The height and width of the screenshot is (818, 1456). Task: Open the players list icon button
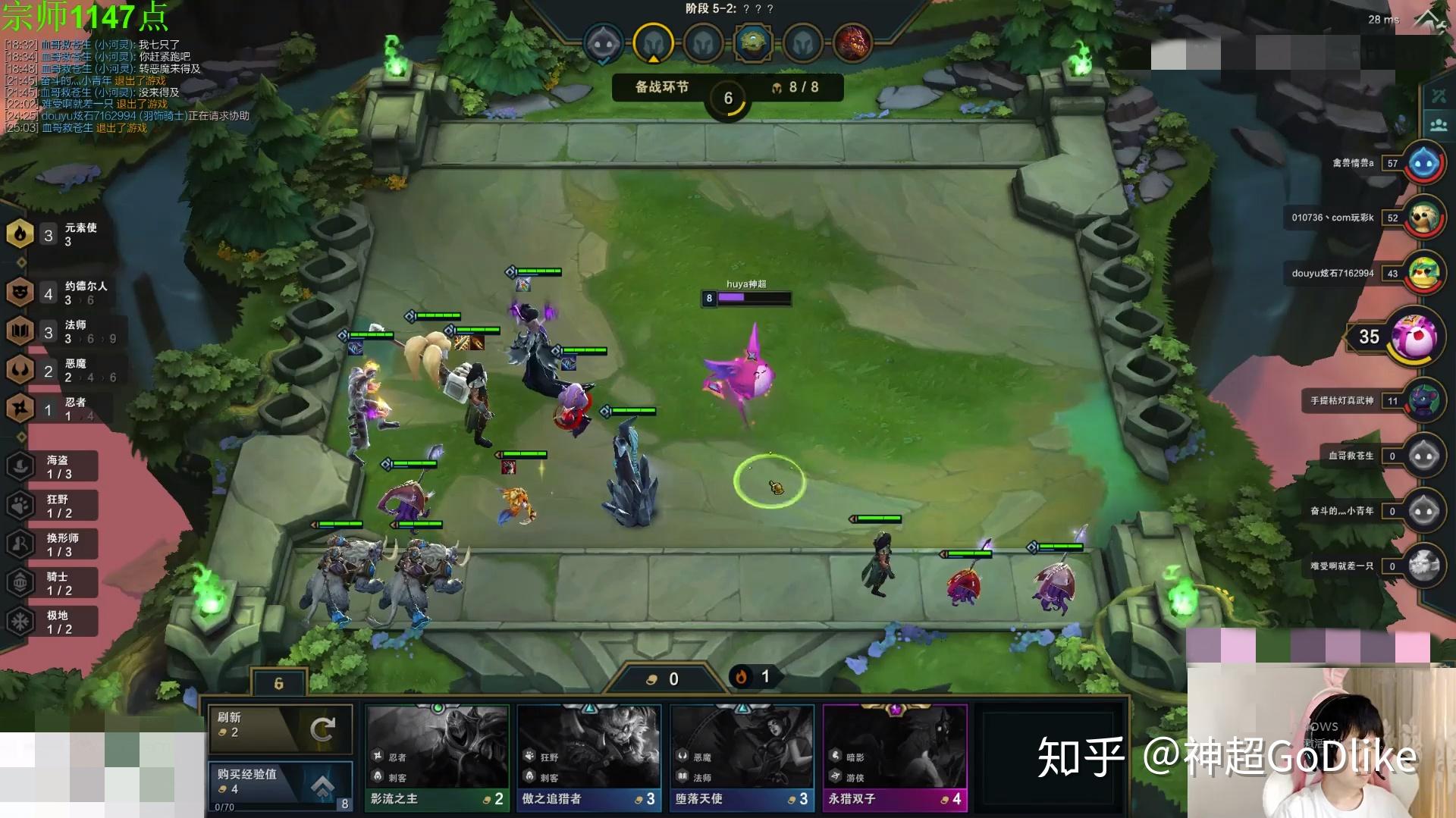tap(1439, 124)
